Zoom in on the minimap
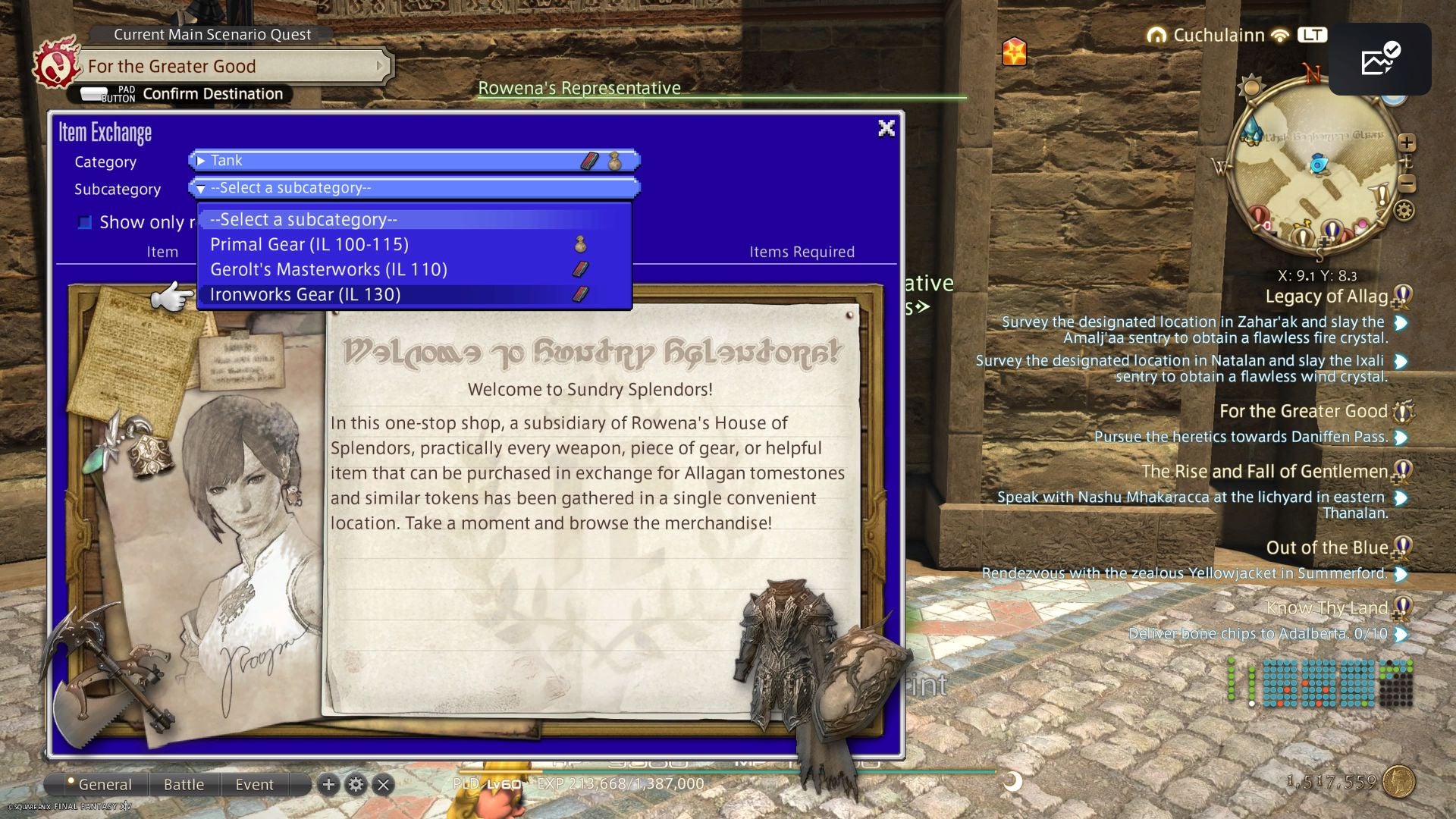 [1407, 141]
